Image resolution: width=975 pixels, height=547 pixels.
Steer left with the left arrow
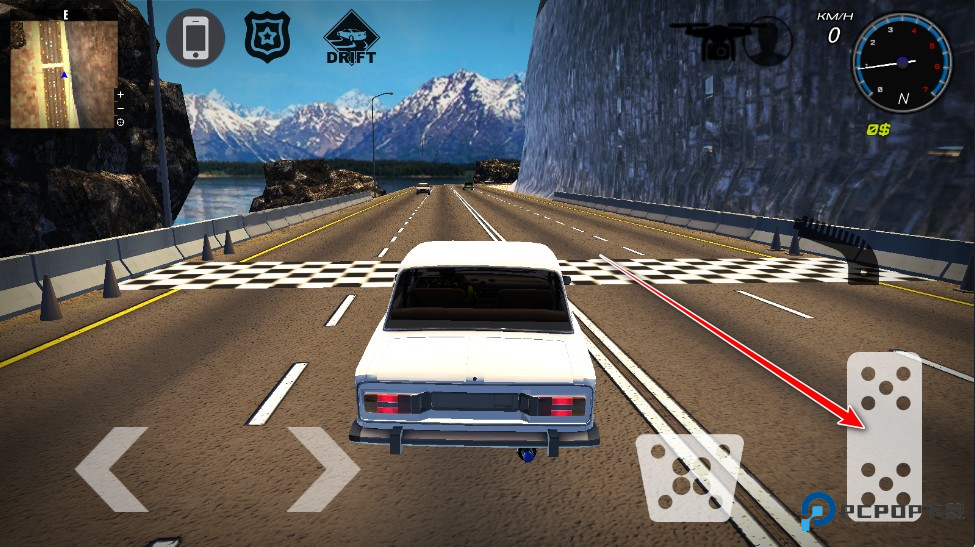tap(111, 468)
